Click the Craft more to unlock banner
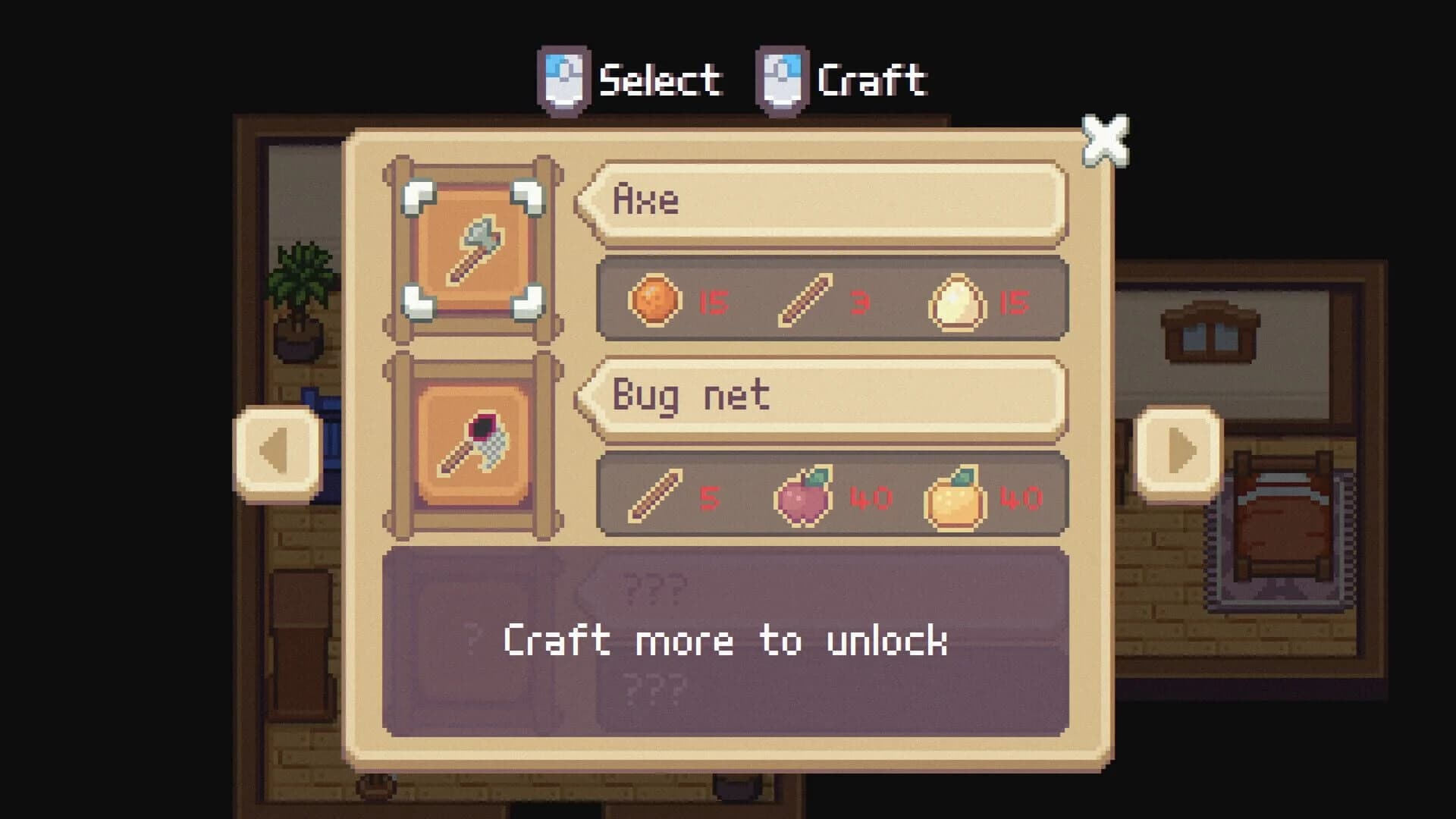This screenshot has width=1456, height=819. 726,643
